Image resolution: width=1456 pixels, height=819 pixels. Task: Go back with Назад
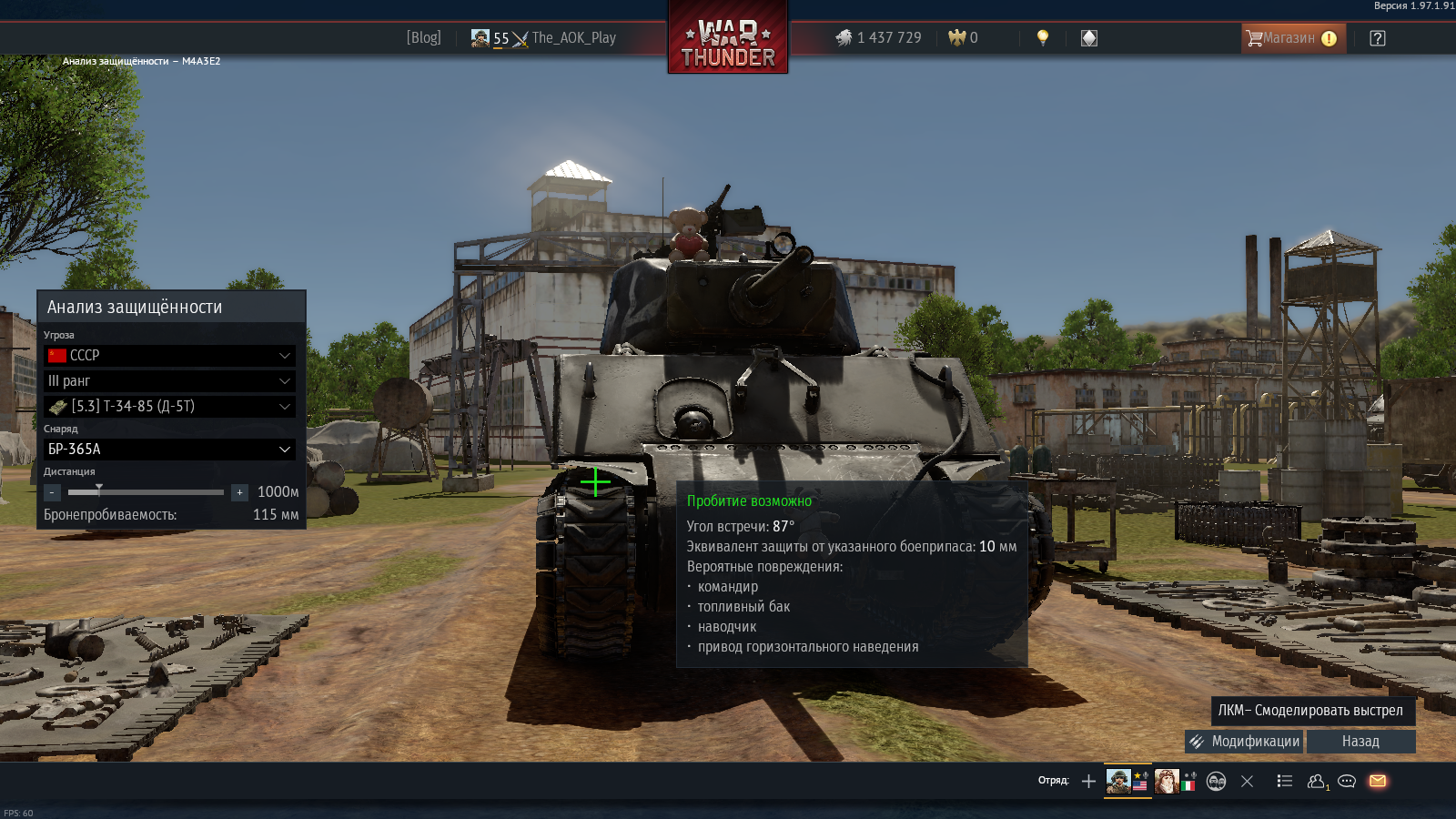click(x=1360, y=742)
